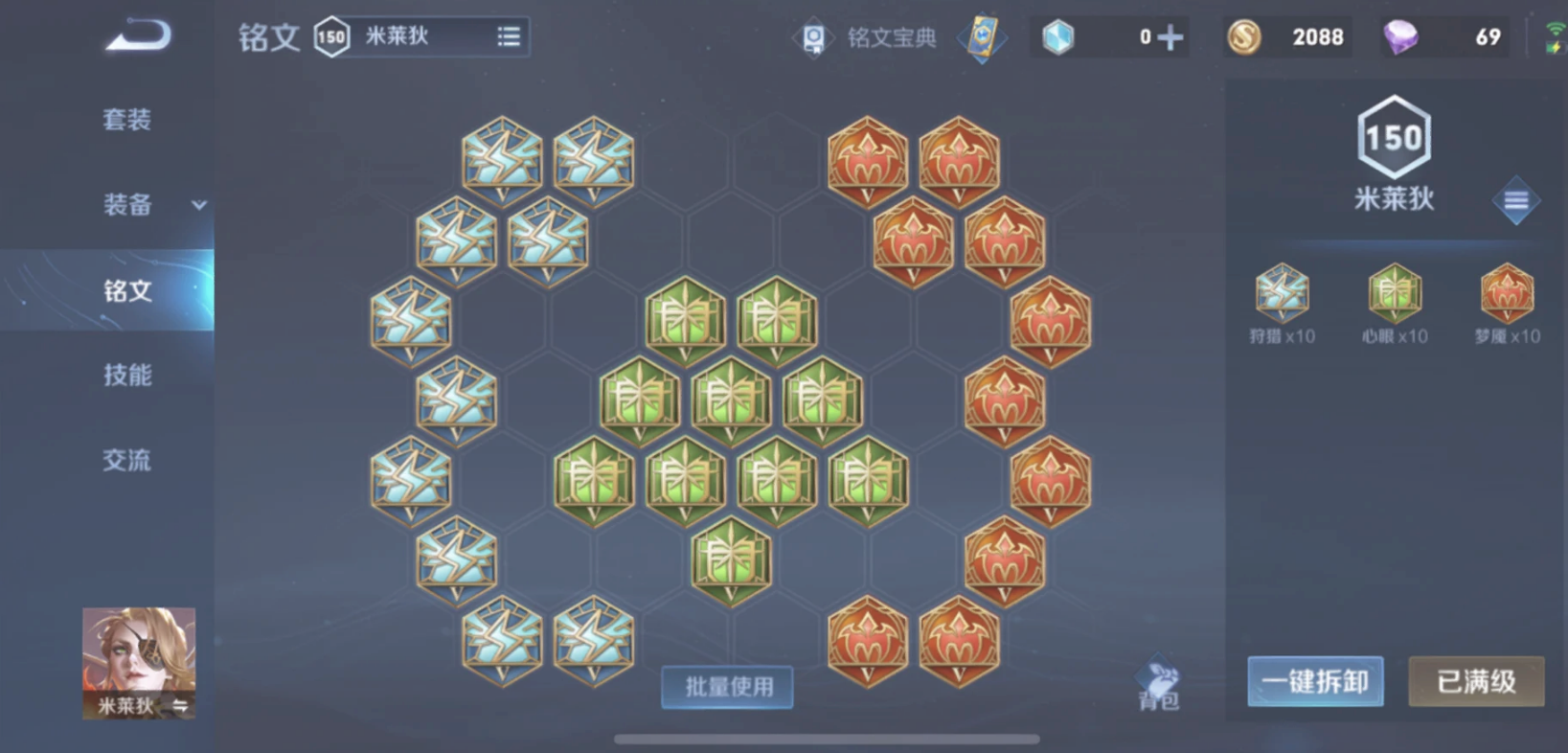Viewport: 1568px width, 753px height.
Task: Open hero list icon next to 米莱狄 name
Action: pyautogui.click(x=508, y=36)
